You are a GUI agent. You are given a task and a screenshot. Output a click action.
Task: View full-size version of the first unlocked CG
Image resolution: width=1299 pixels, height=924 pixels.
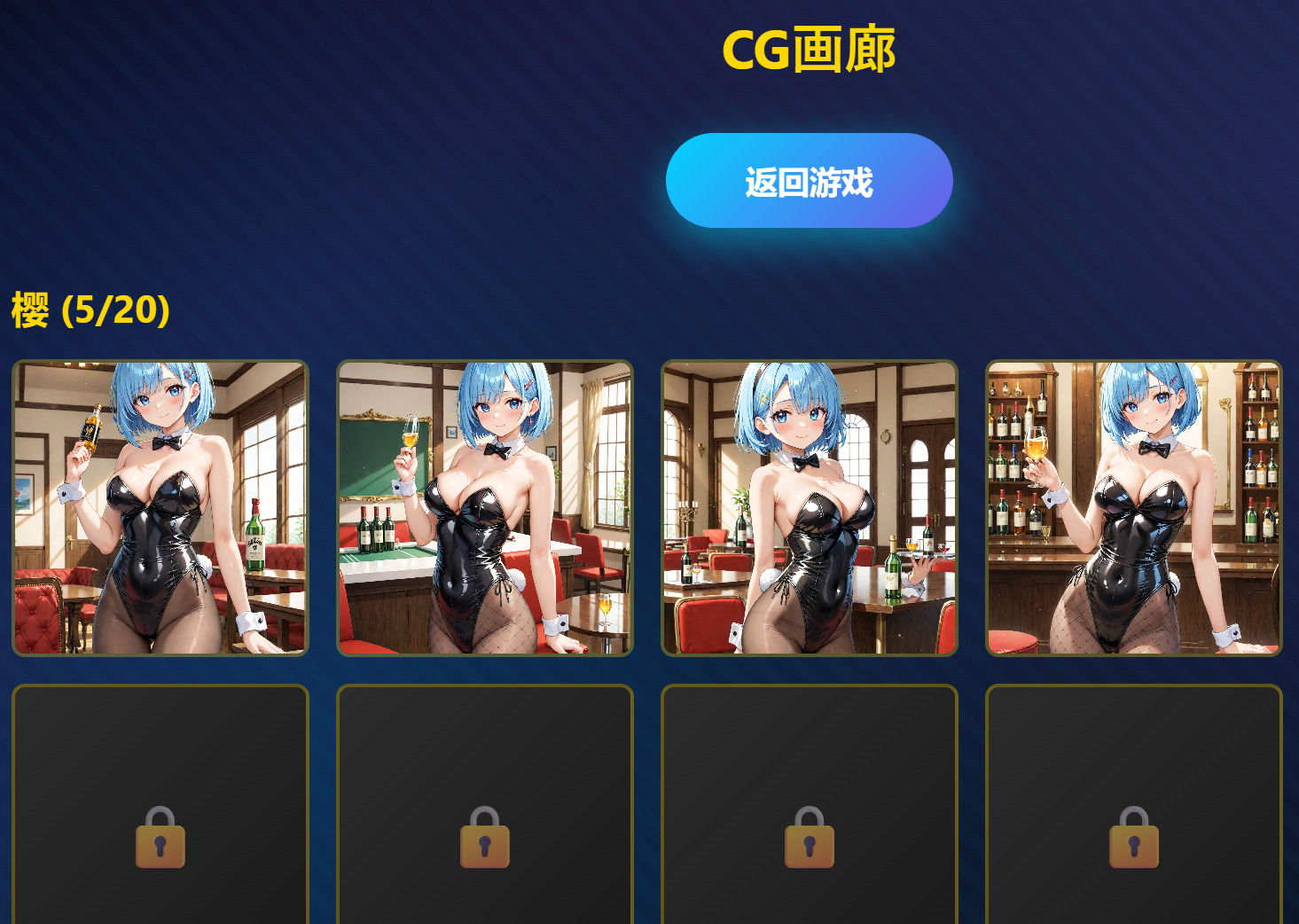[x=160, y=507]
